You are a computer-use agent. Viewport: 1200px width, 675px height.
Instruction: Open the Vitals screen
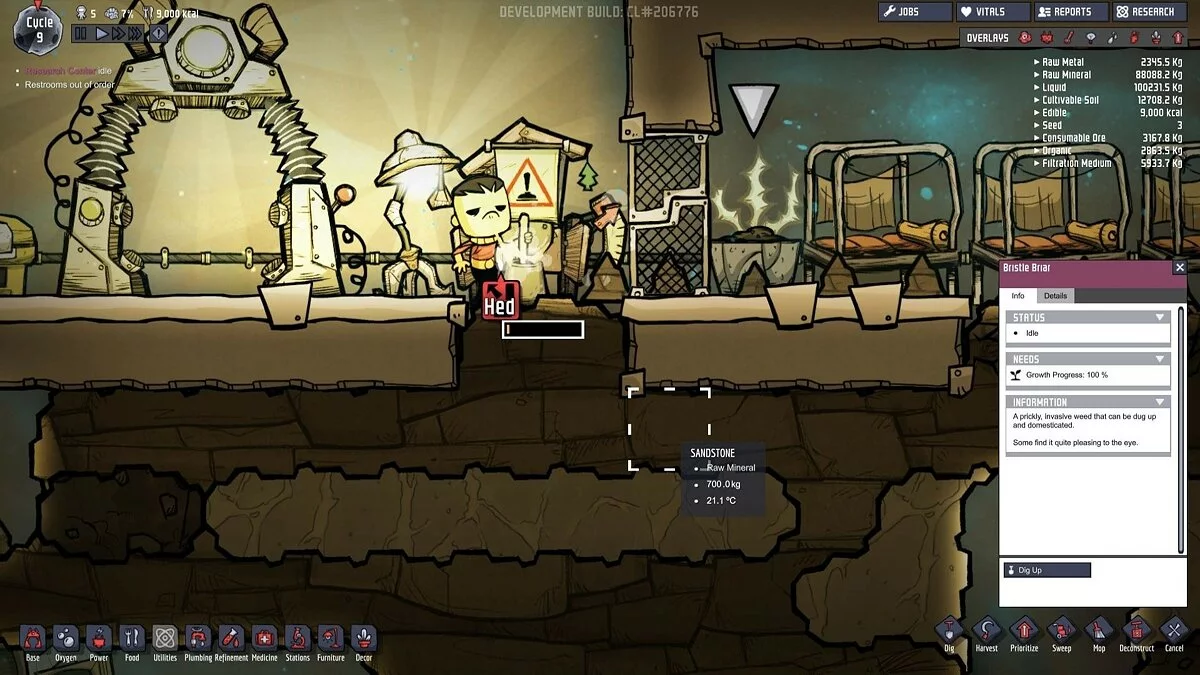(x=992, y=12)
